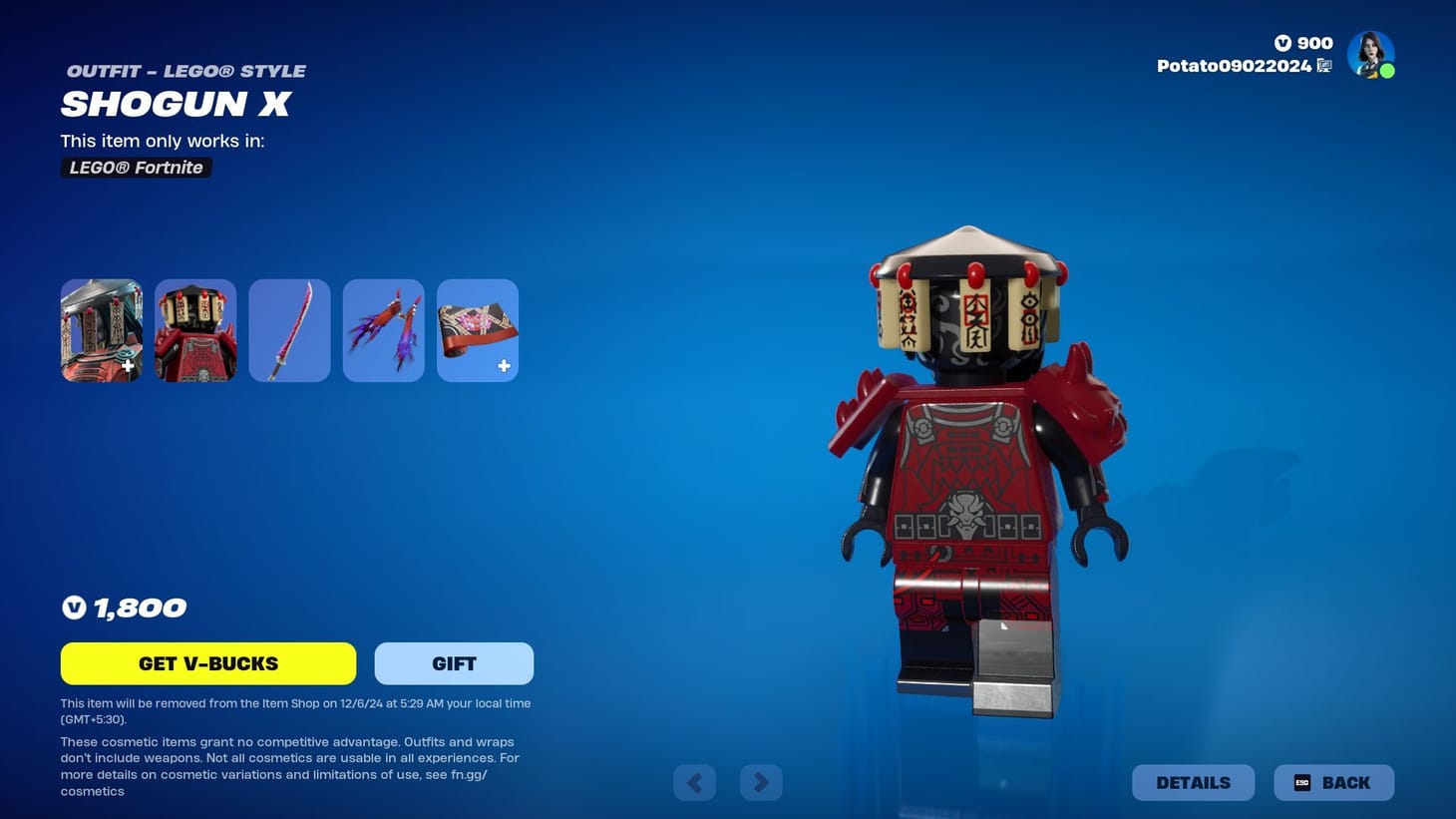
Task: Navigate to the previous item with the left arrow
Action: [694, 782]
